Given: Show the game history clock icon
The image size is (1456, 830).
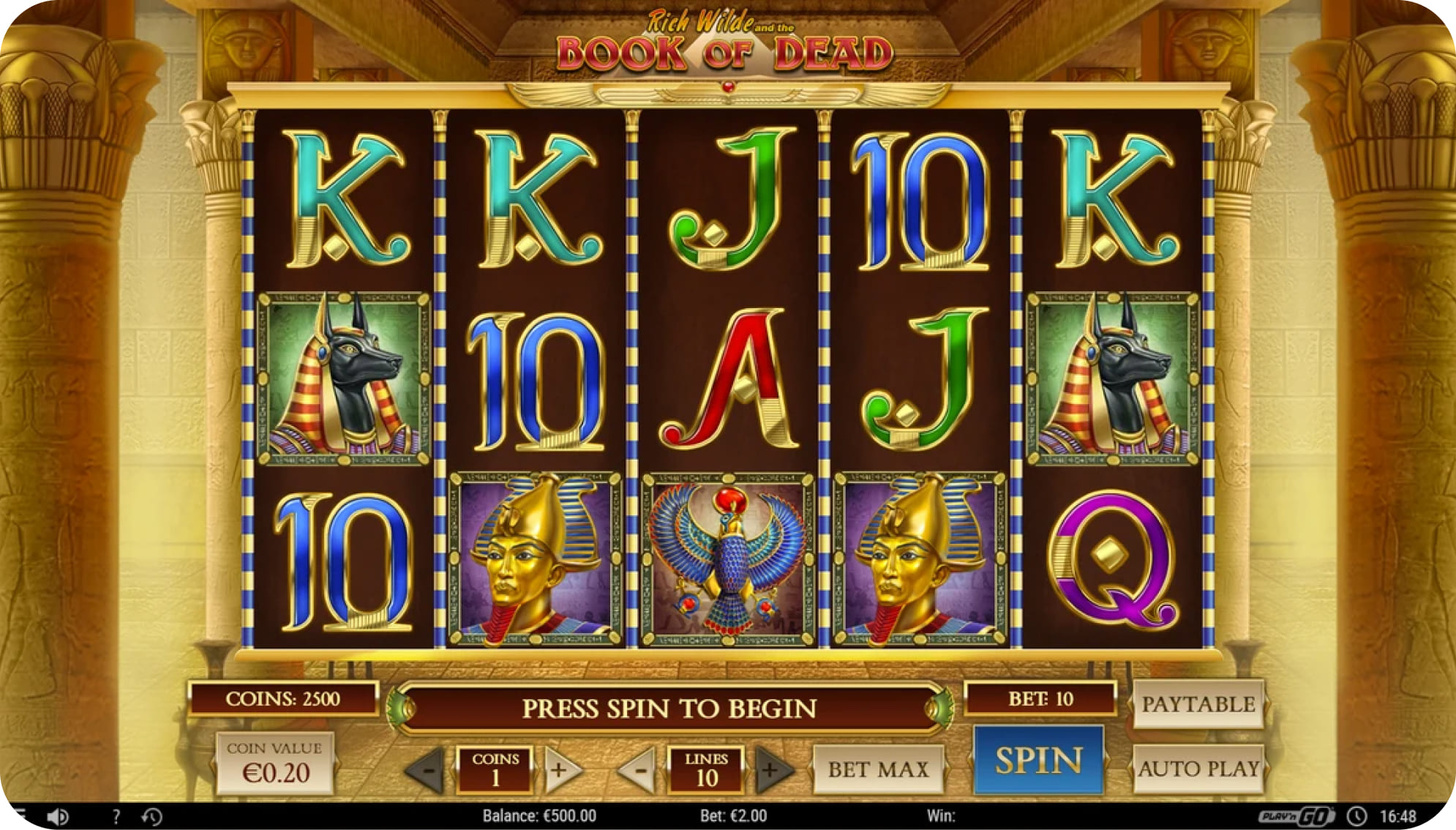Looking at the screenshot, I should (152, 816).
